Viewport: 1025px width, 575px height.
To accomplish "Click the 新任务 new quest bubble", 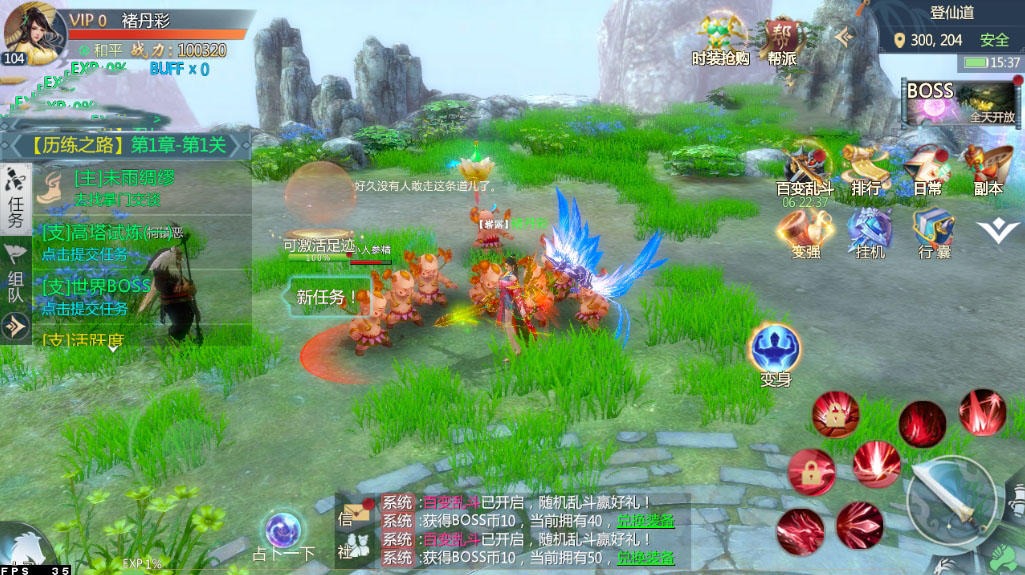I will click(x=327, y=297).
